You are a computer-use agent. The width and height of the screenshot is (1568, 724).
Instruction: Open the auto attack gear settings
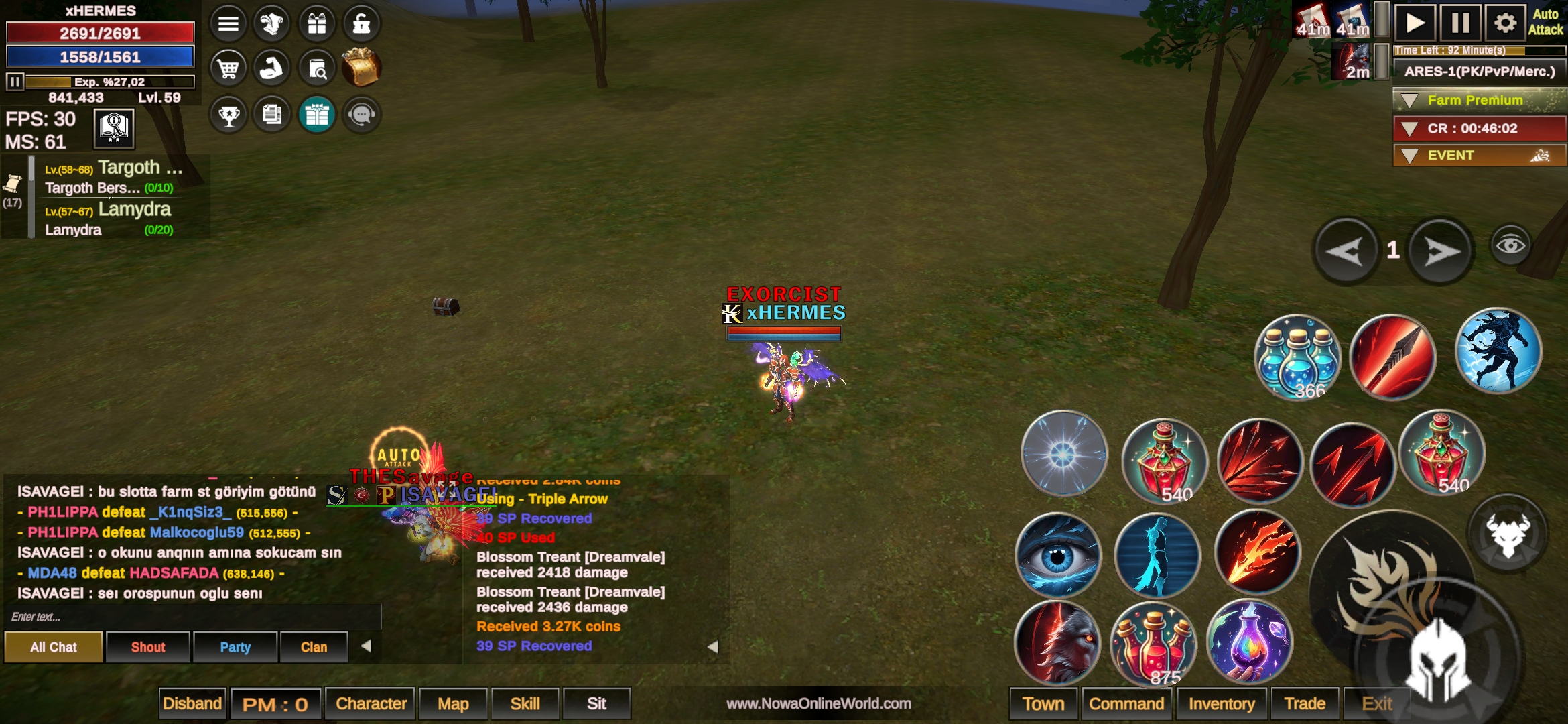pyautogui.click(x=1505, y=24)
